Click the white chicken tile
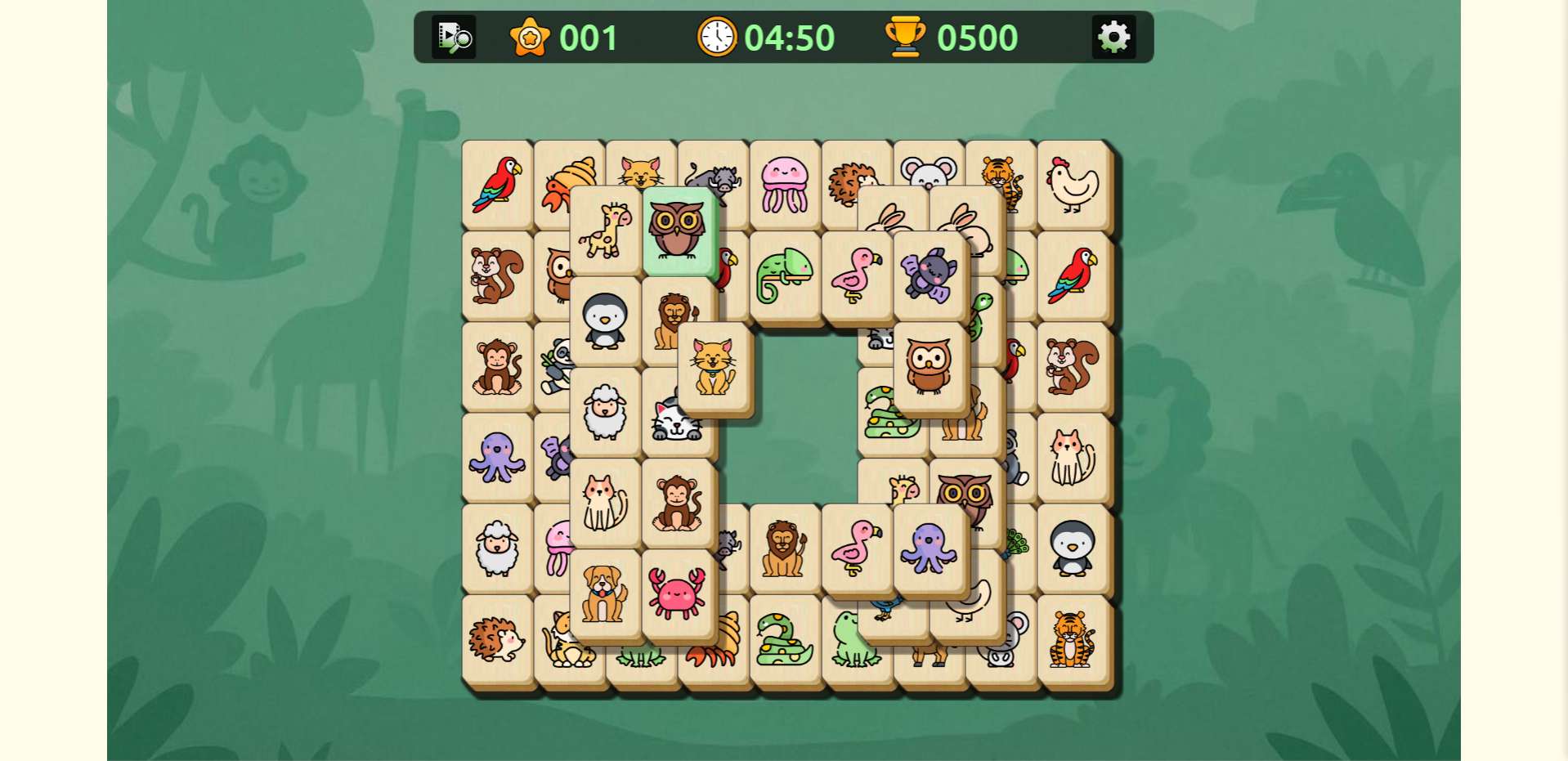Viewport: 1568px width, 761px height. click(1073, 185)
